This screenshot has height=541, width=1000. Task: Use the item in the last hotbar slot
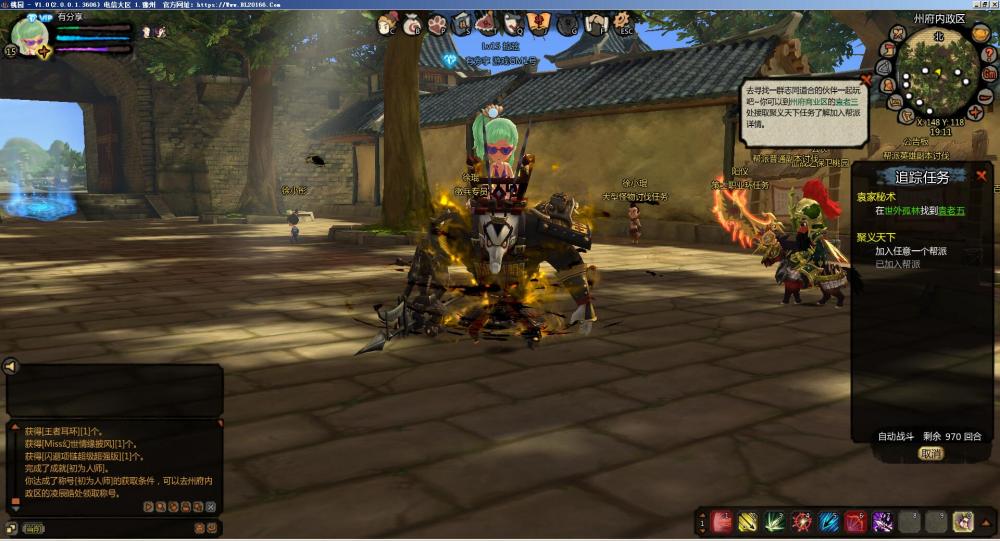963,521
